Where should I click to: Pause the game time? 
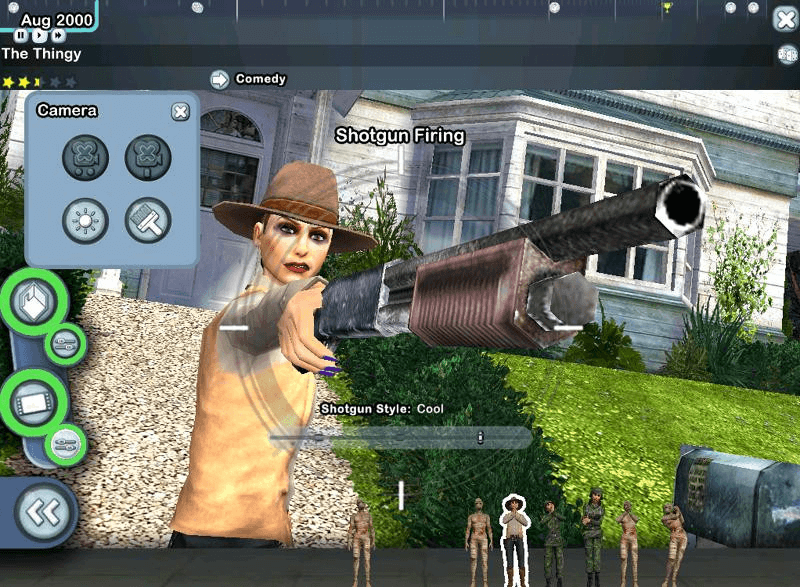pos(21,35)
